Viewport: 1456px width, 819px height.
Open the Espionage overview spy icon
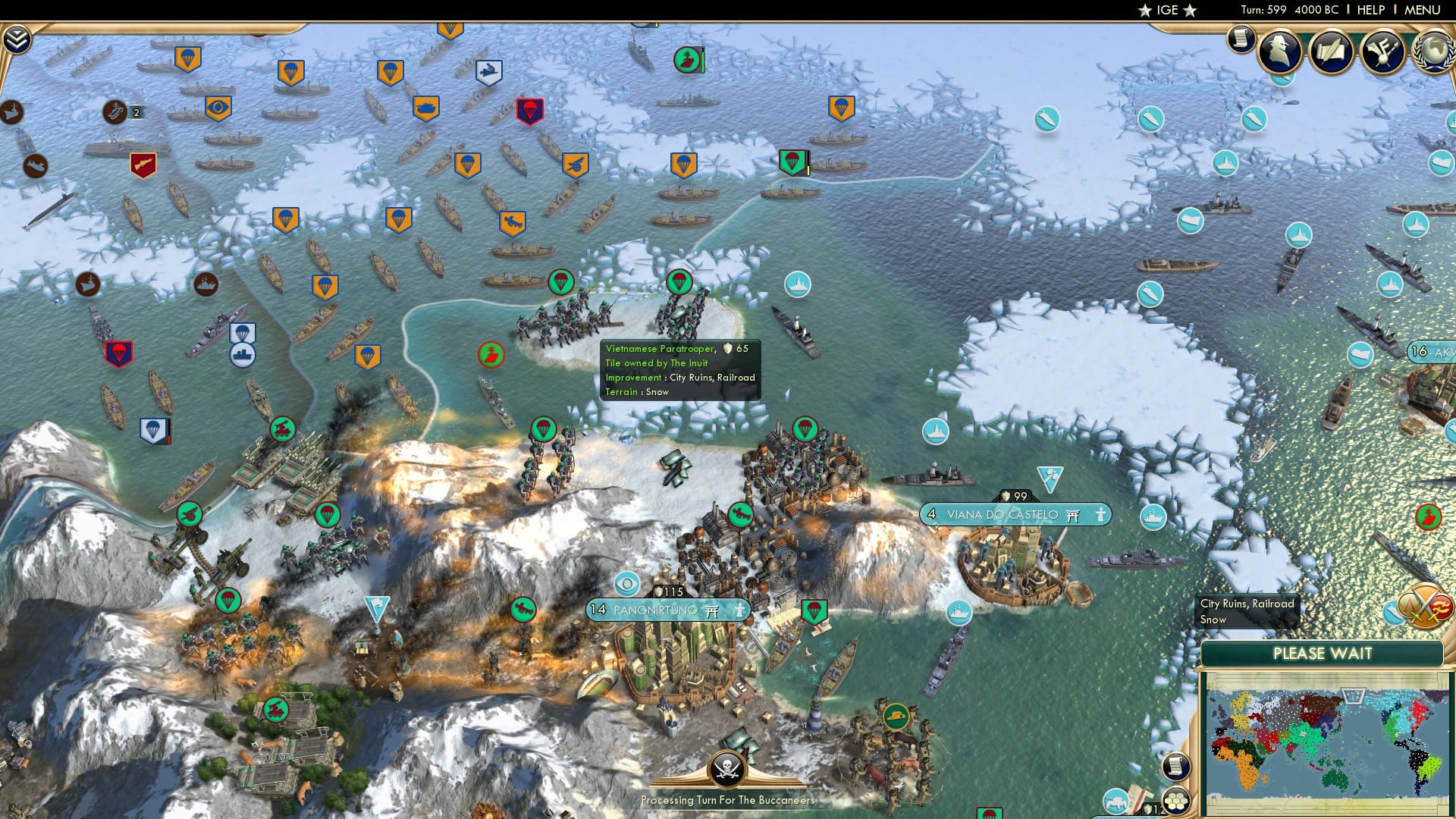click(1280, 52)
